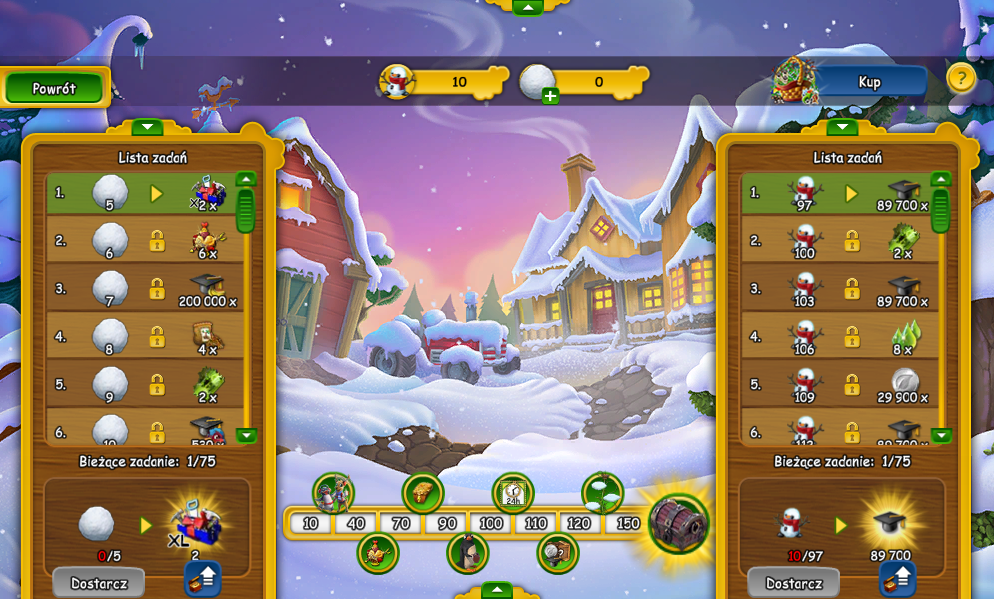
Task: Open the glowing treasure chest reward
Action: pyautogui.click(x=678, y=522)
